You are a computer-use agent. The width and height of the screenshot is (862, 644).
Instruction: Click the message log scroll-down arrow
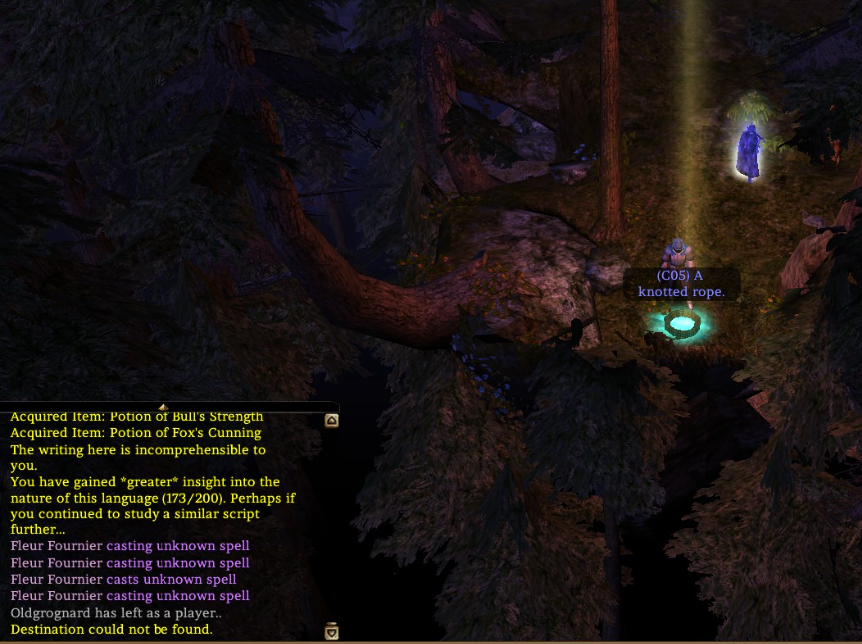331,631
